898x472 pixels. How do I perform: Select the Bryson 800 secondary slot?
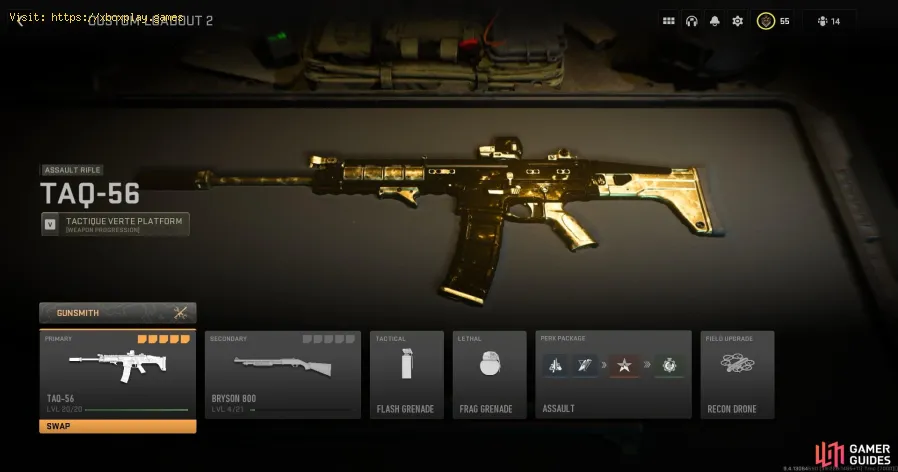click(x=282, y=373)
